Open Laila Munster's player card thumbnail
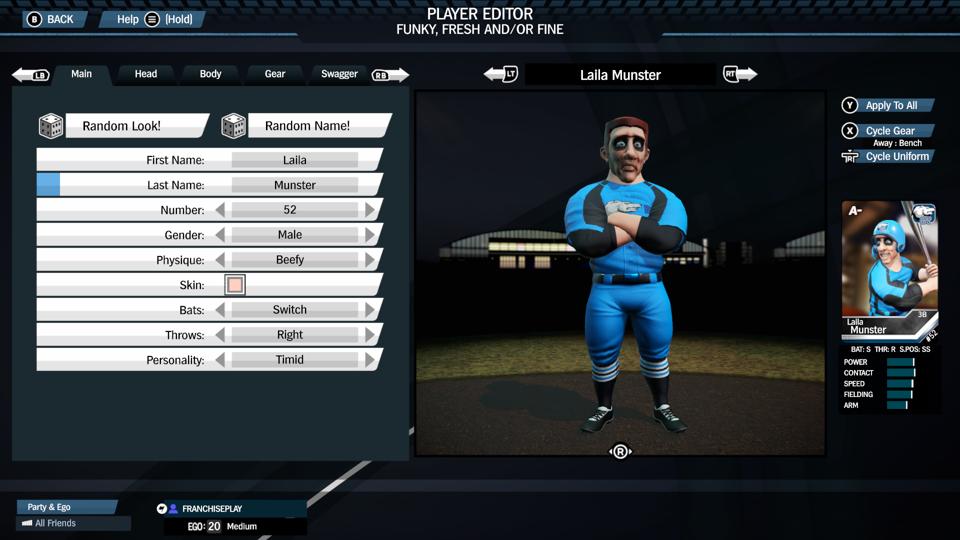This screenshot has height=540, width=960. tap(889, 270)
